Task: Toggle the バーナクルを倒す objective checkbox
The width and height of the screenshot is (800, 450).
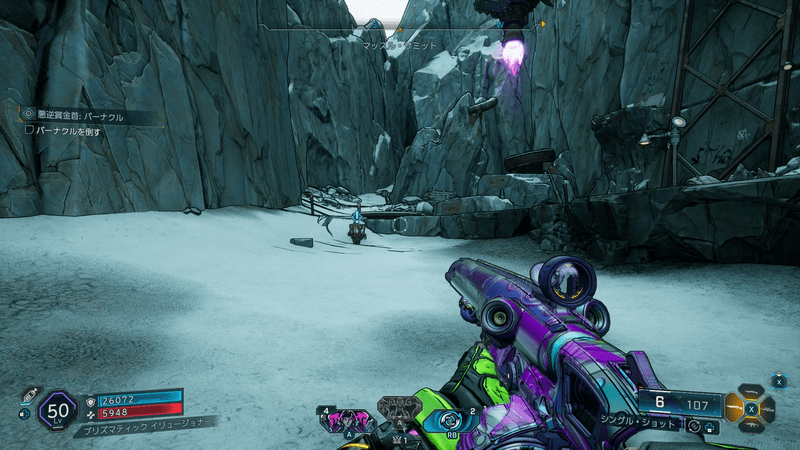Action: click(29, 130)
